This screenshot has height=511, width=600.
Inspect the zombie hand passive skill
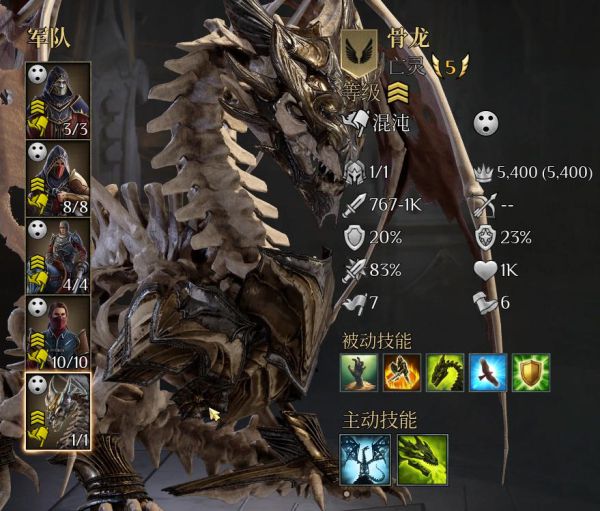click(x=359, y=372)
